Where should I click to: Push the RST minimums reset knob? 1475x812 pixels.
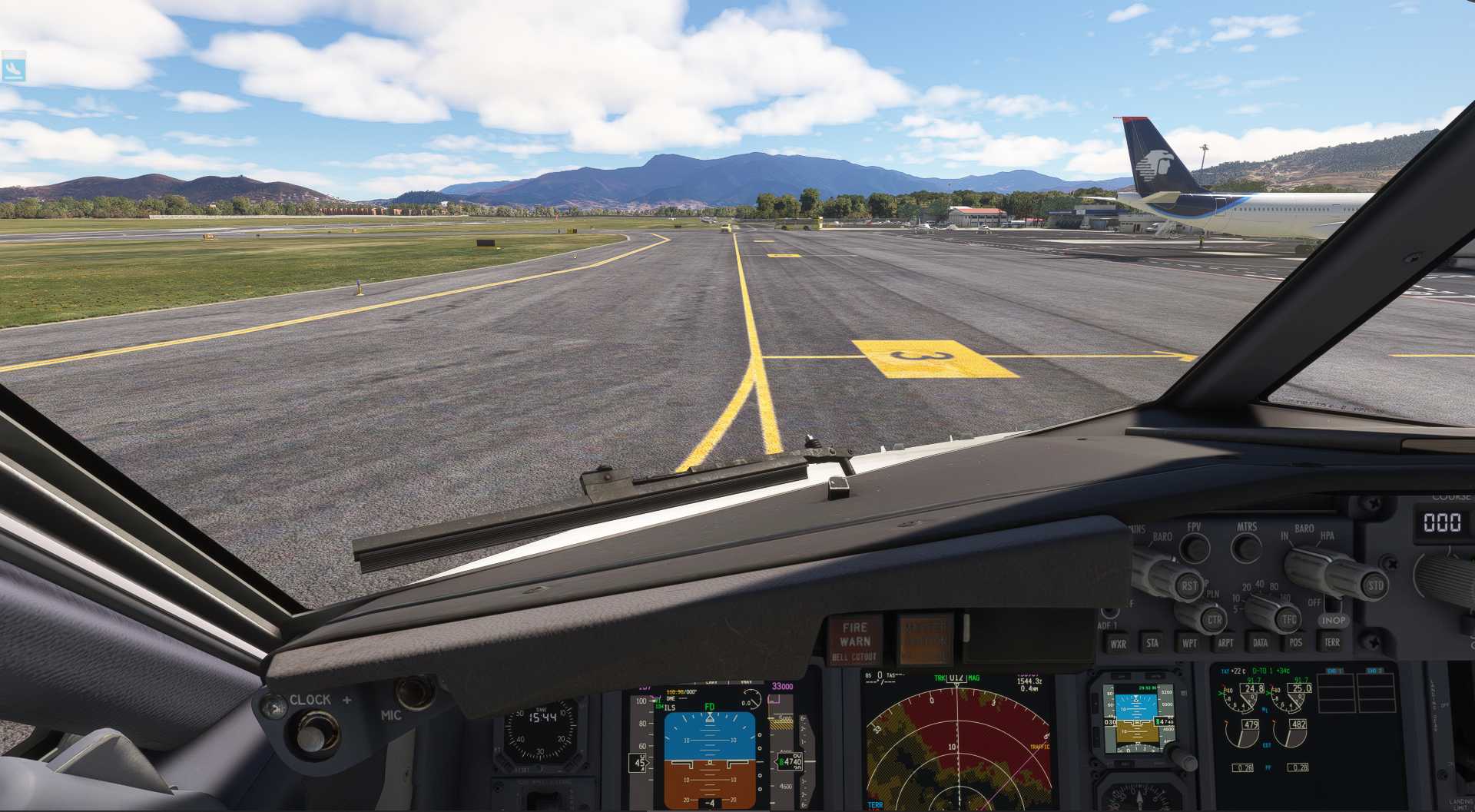coord(1188,586)
